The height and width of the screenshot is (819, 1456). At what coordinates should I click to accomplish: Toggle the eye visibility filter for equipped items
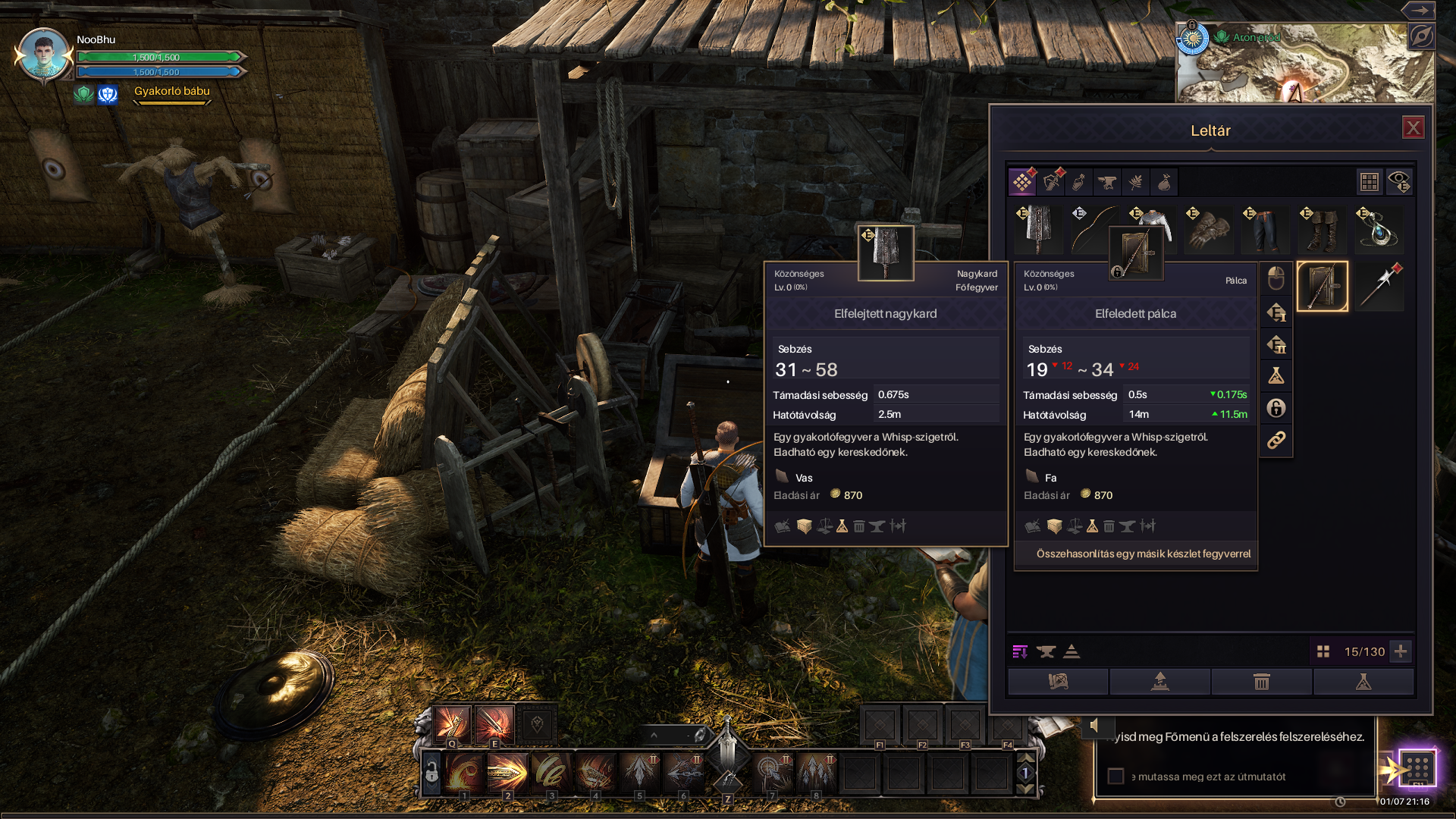click(1399, 182)
